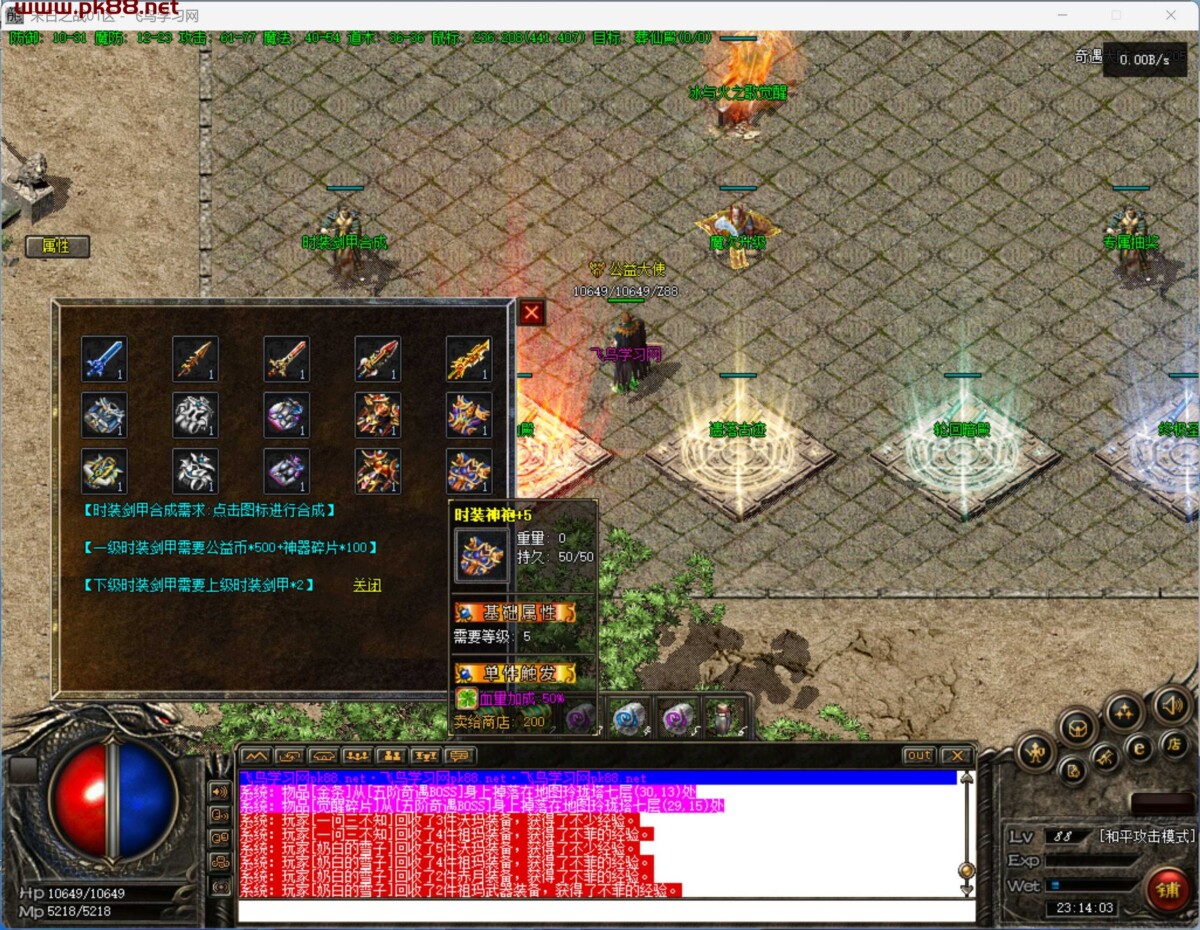Screen dimensions: 1200x930
Task: Open the red 铺 stall button
Action: point(1167,890)
